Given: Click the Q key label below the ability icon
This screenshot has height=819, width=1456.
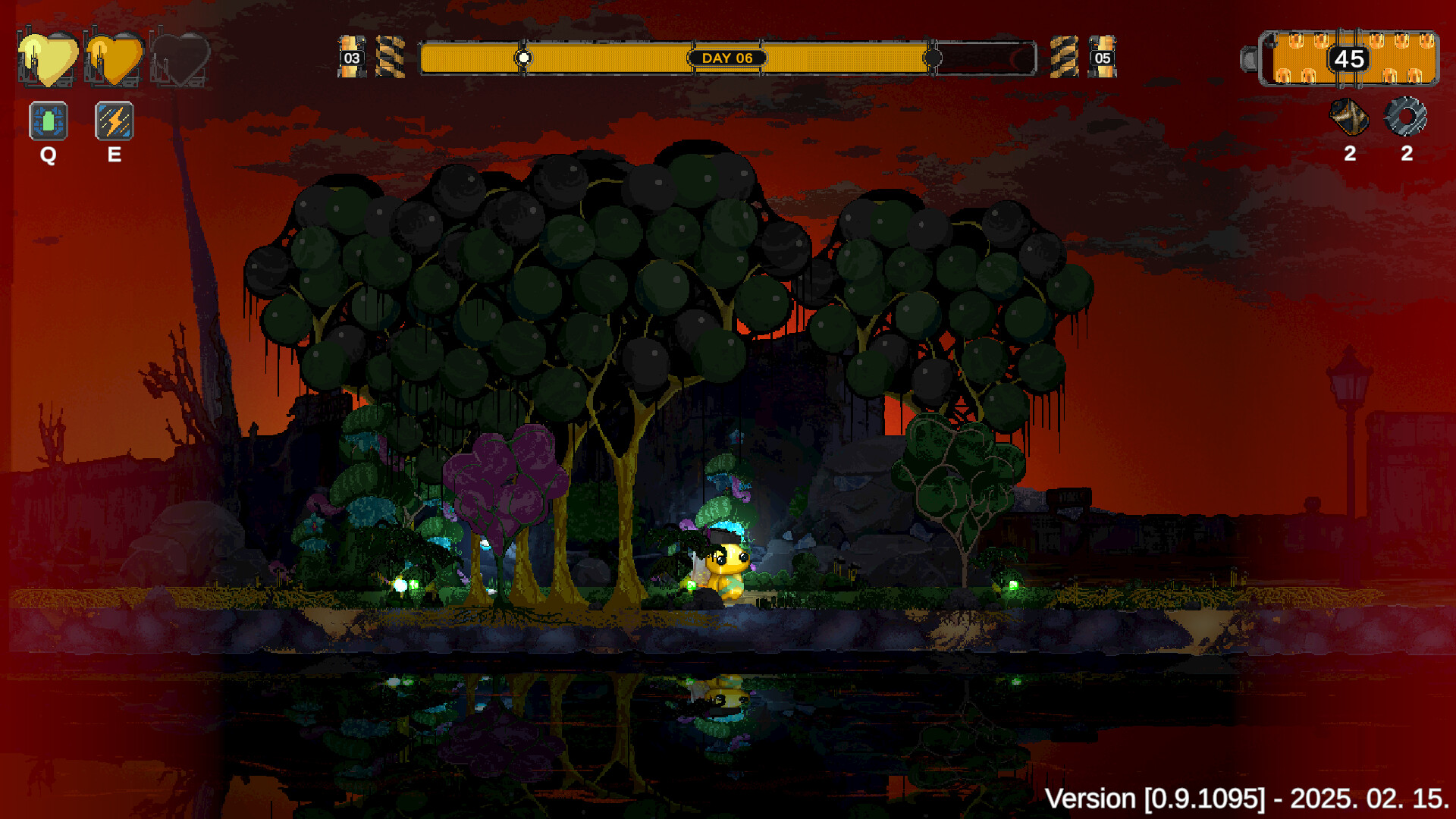Looking at the screenshot, I should pos(48,157).
